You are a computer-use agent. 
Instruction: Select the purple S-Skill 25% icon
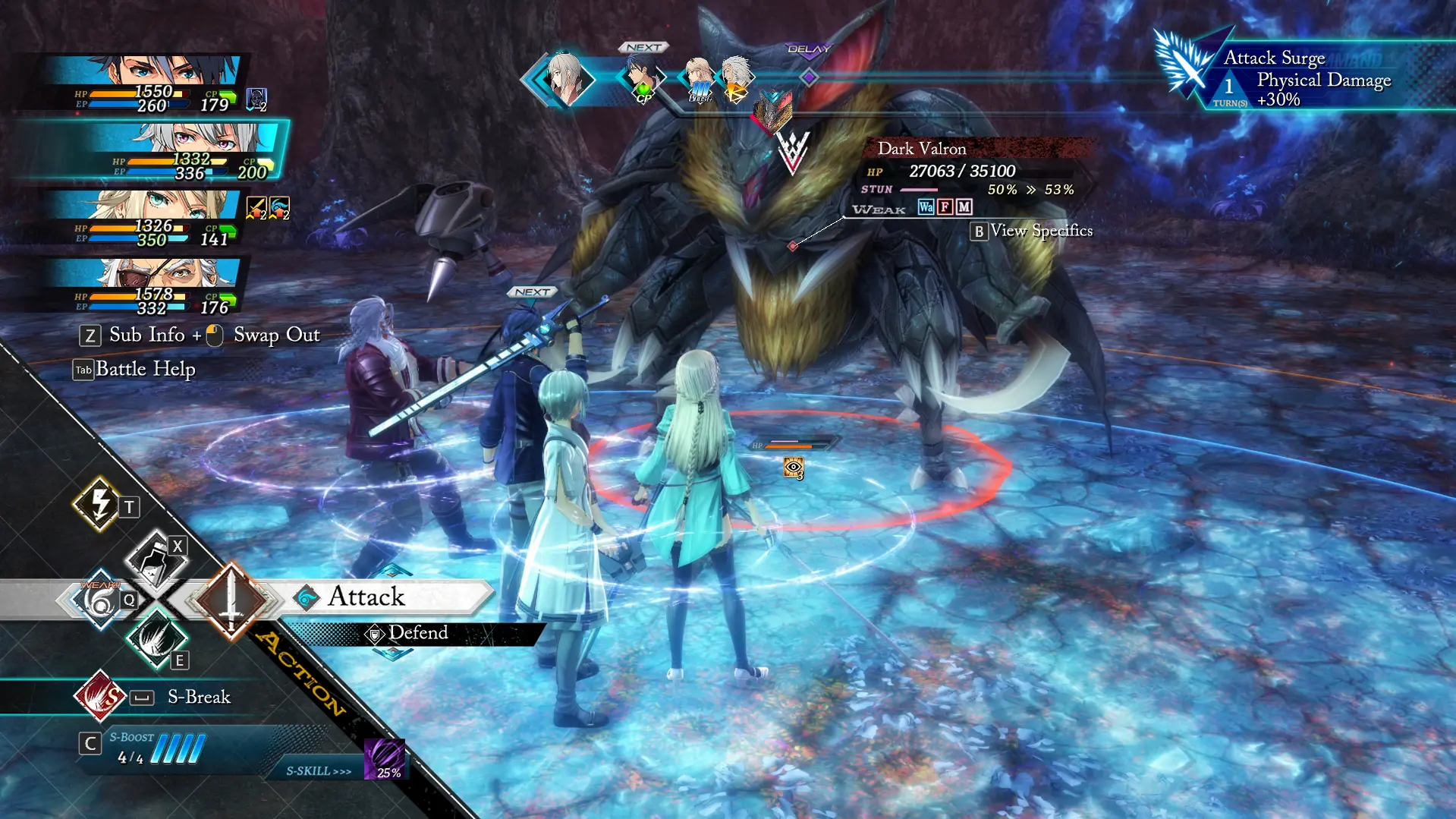385,759
